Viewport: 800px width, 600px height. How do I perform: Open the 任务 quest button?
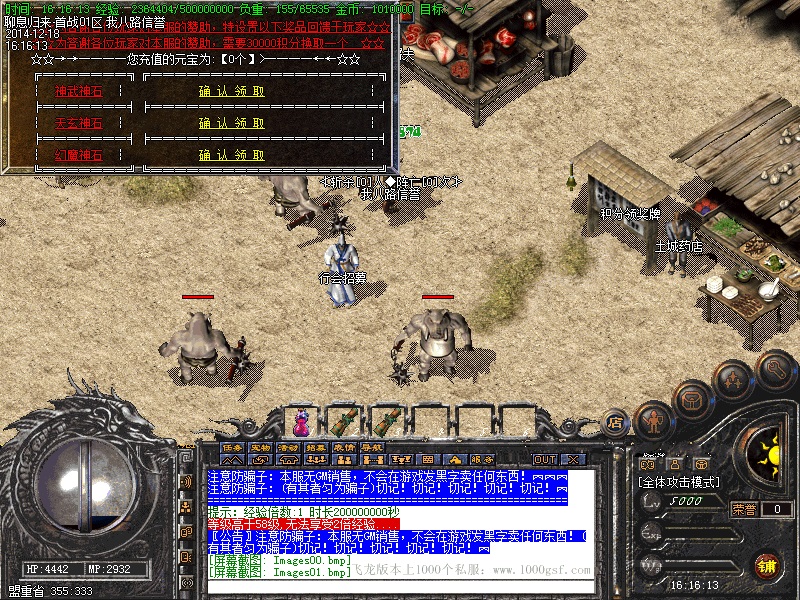(x=232, y=447)
